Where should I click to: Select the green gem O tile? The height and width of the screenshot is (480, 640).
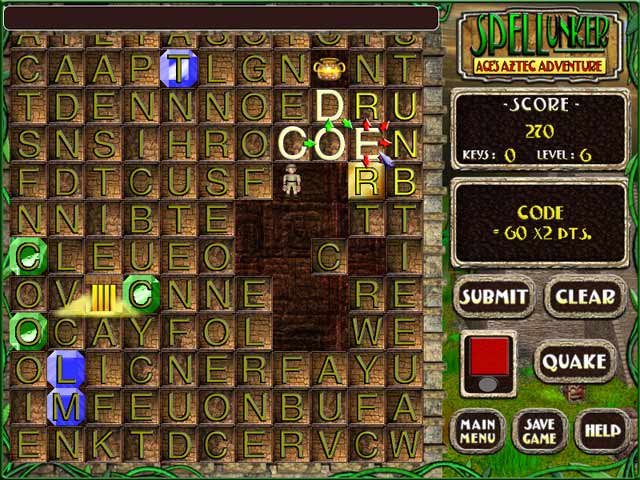[26, 331]
